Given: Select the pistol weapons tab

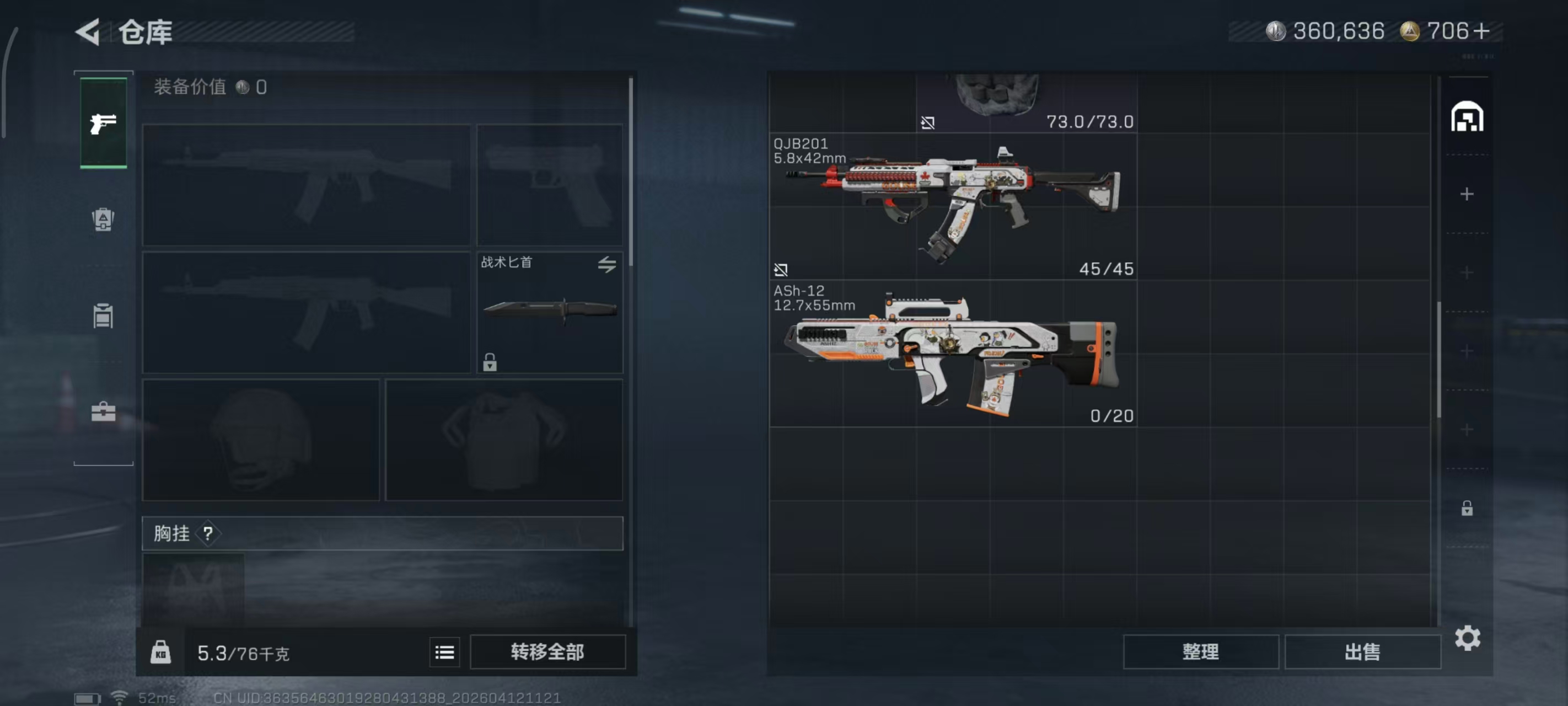Looking at the screenshot, I should [x=104, y=123].
